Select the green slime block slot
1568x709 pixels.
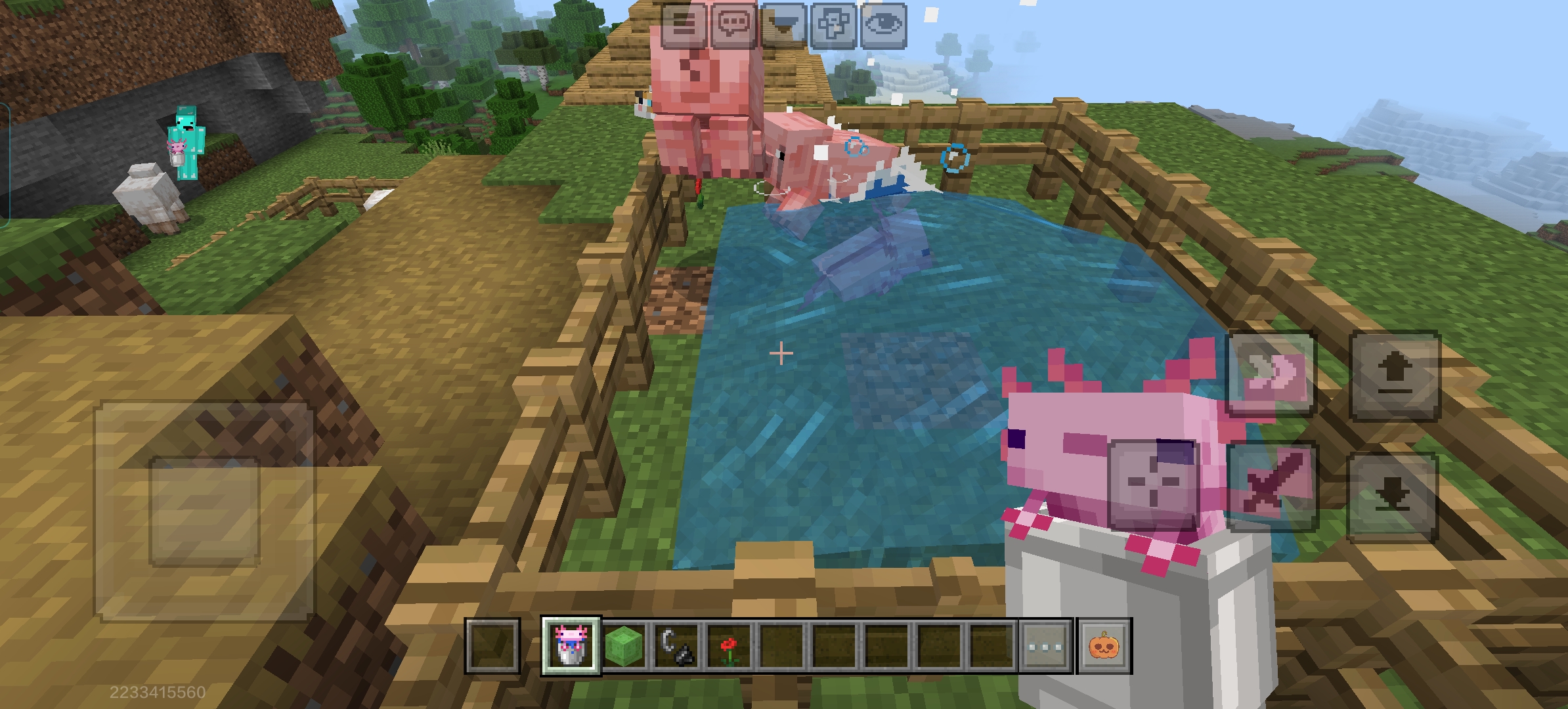(624, 645)
